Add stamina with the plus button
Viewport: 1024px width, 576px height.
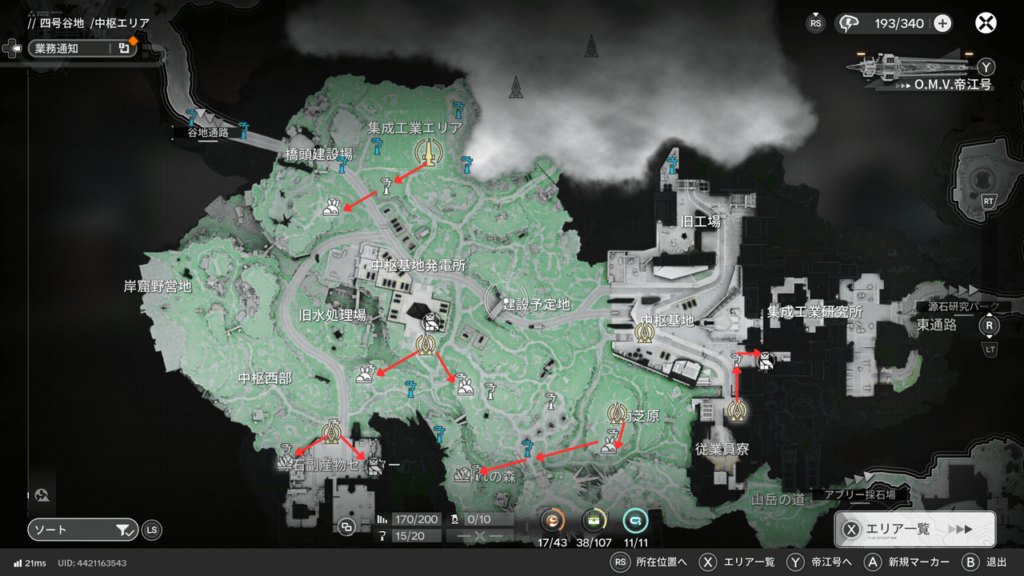point(942,23)
